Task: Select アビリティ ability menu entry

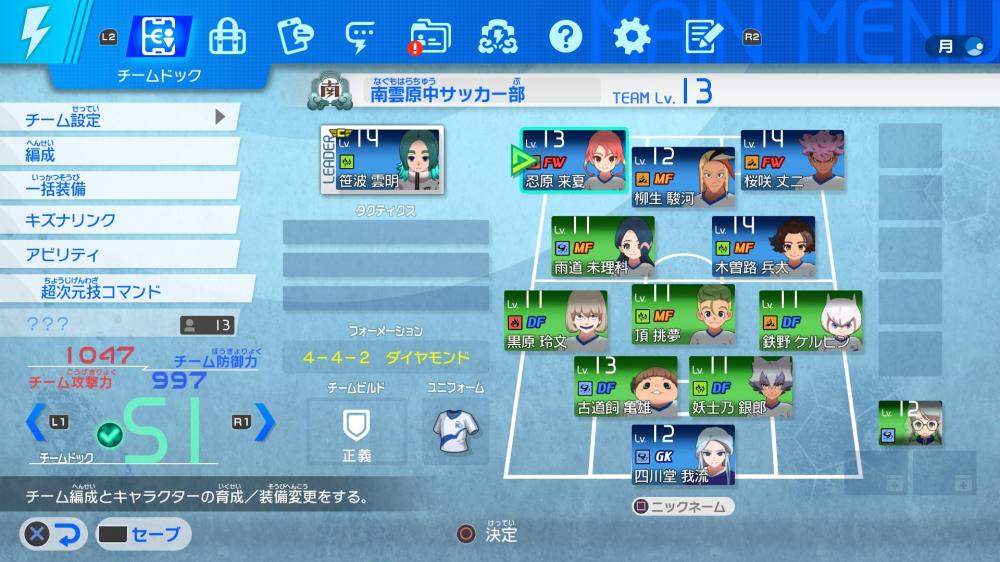Action: point(118,254)
